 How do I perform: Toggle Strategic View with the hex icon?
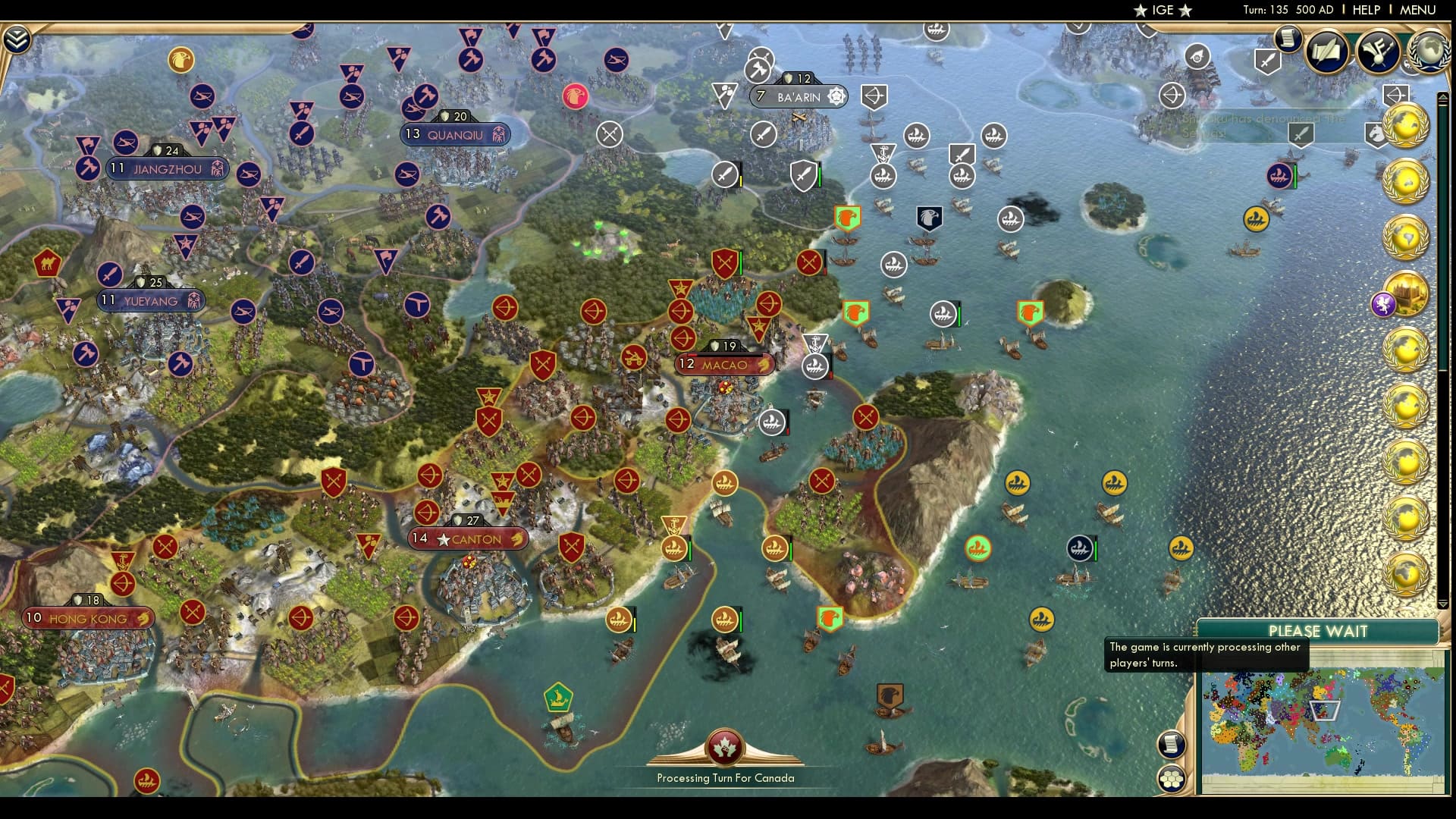[1172, 777]
